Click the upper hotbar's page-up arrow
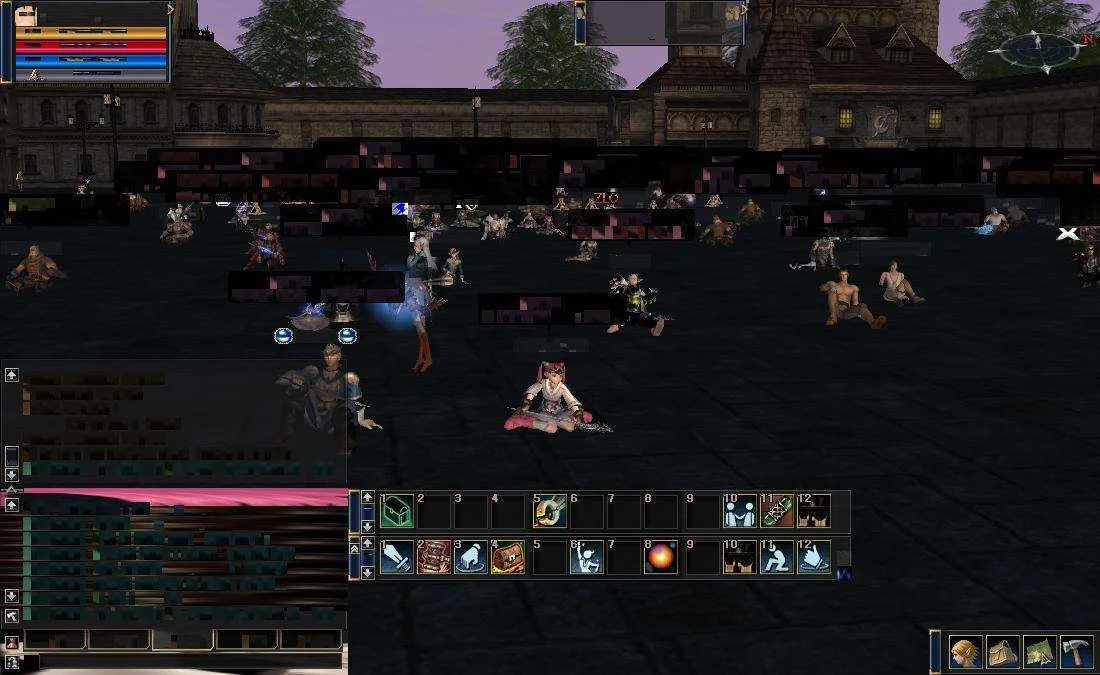This screenshot has width=1100, height=675. [368, 498]
